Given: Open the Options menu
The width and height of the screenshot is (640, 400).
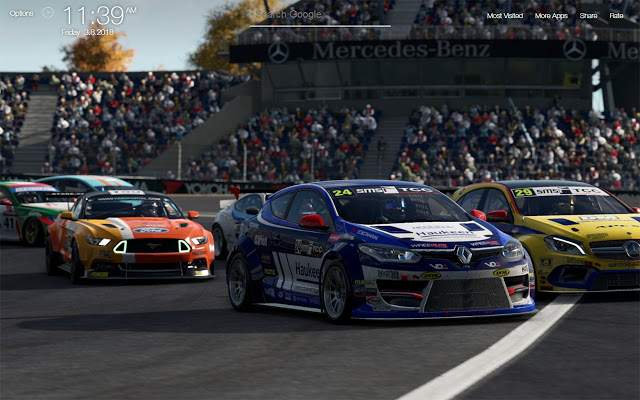Looking at the screenshot, I should coord(21,13).
